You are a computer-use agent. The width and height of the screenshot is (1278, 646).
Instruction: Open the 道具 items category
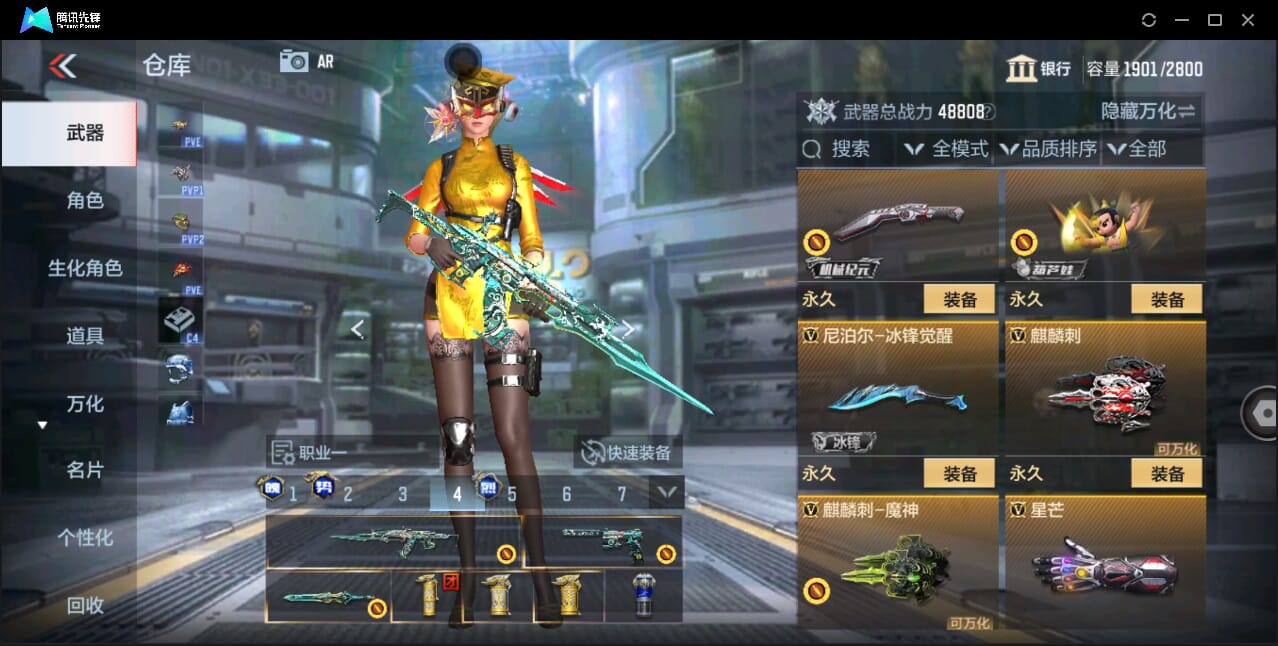pos(85,336)
